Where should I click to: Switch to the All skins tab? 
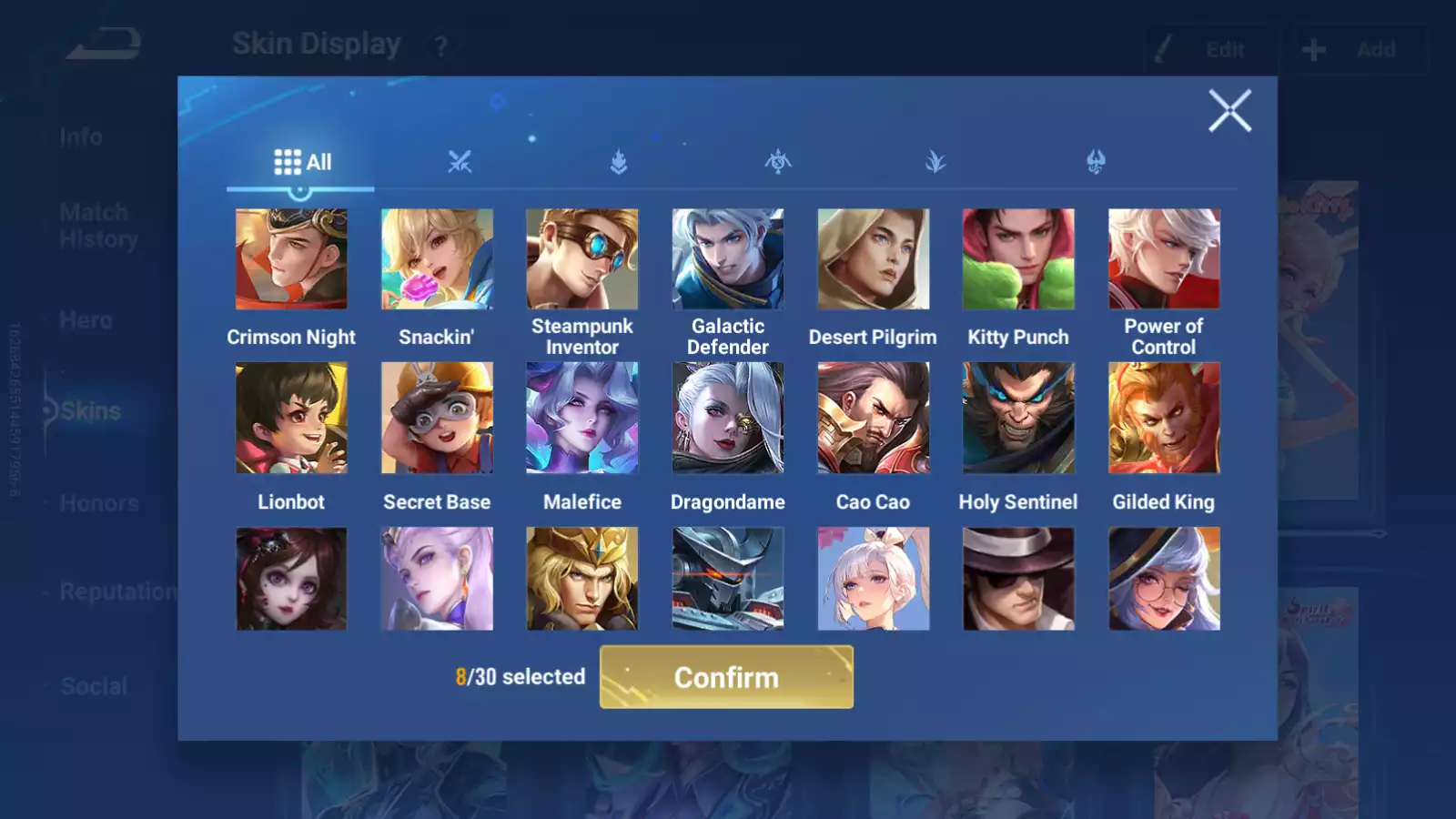click(x=302, y=163)
